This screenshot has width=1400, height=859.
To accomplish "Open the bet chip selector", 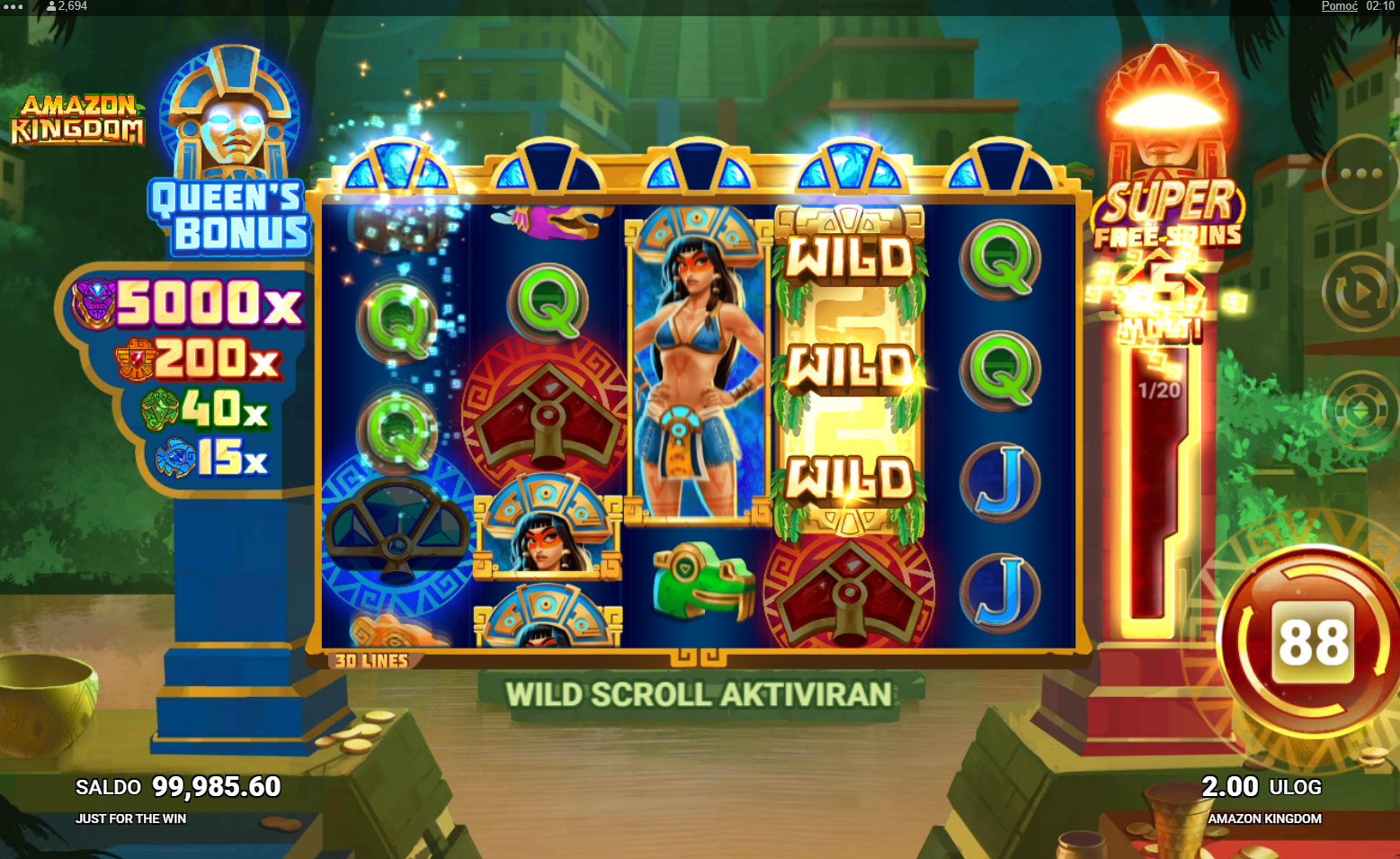I will (x=1360, y=410).
